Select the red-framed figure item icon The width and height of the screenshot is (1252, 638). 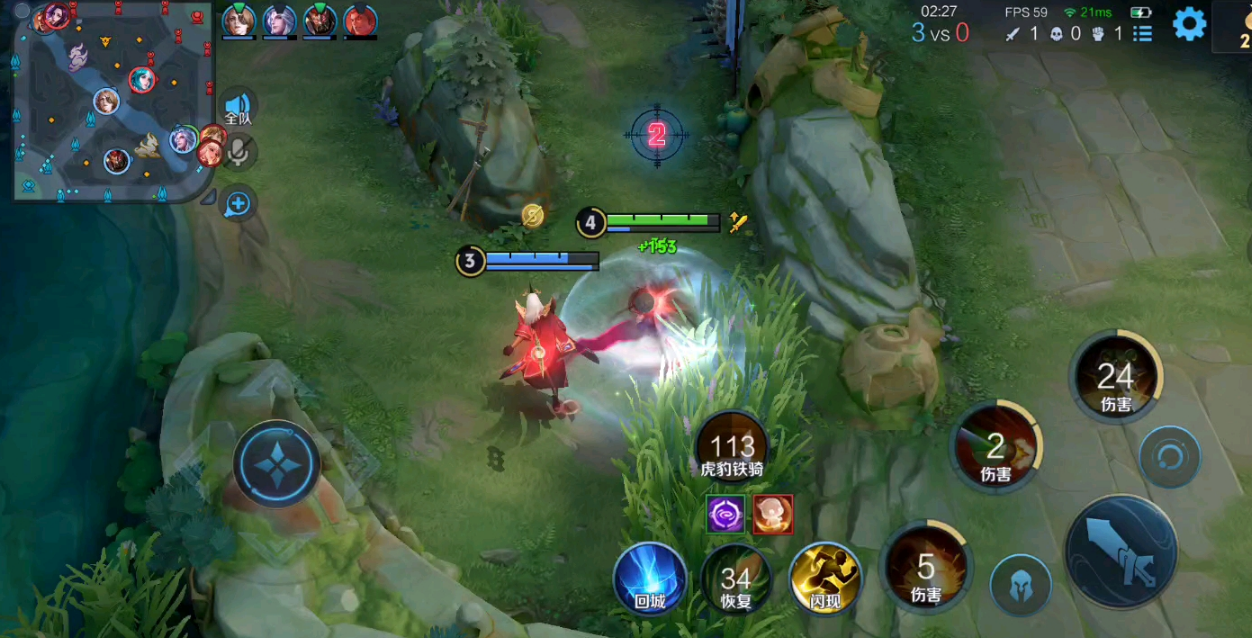pyautogui.click(x=772, y=514)
